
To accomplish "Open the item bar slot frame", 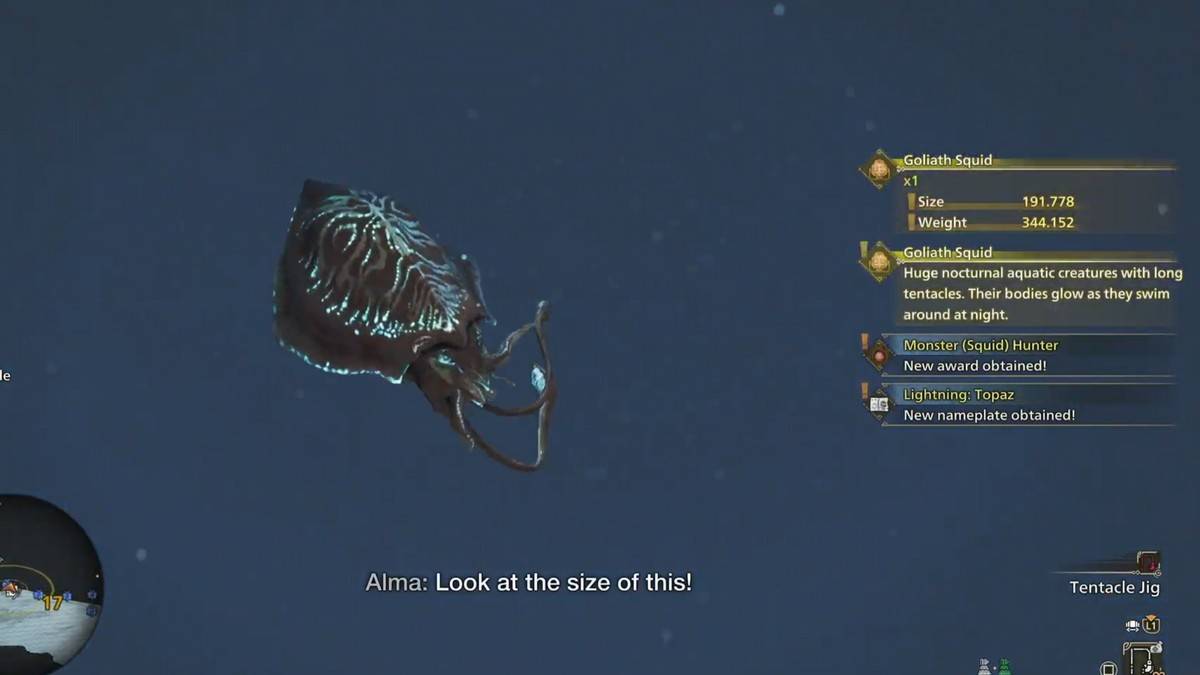I will (1142, 657).
